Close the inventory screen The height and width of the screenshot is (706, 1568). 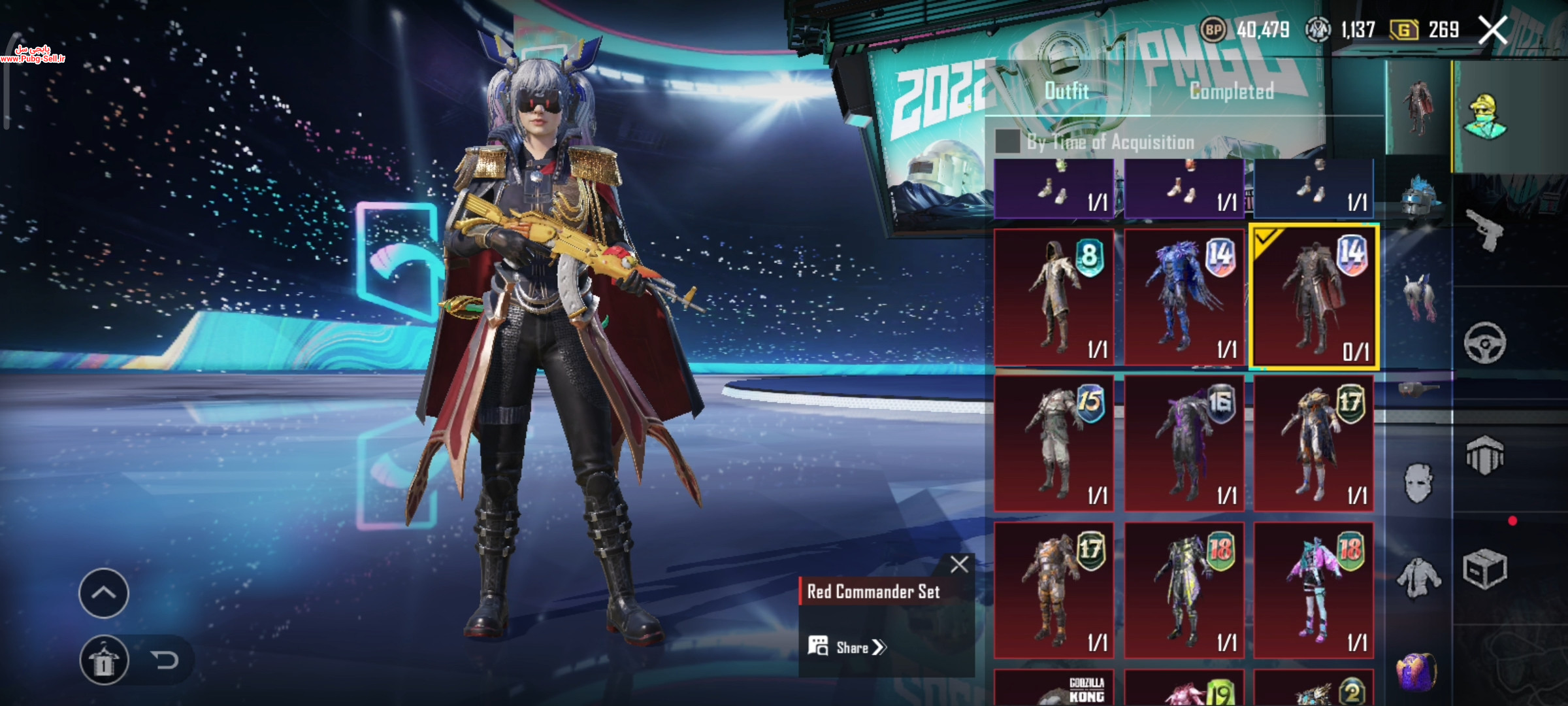click(1492, 31)
